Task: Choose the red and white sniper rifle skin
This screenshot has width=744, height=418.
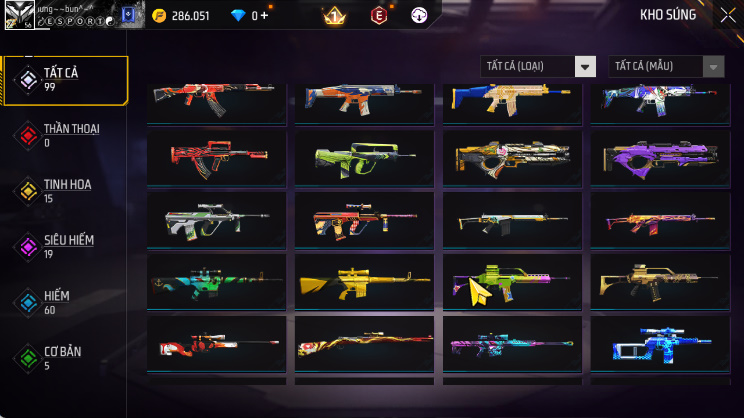Action: click(x=217, y=345)
